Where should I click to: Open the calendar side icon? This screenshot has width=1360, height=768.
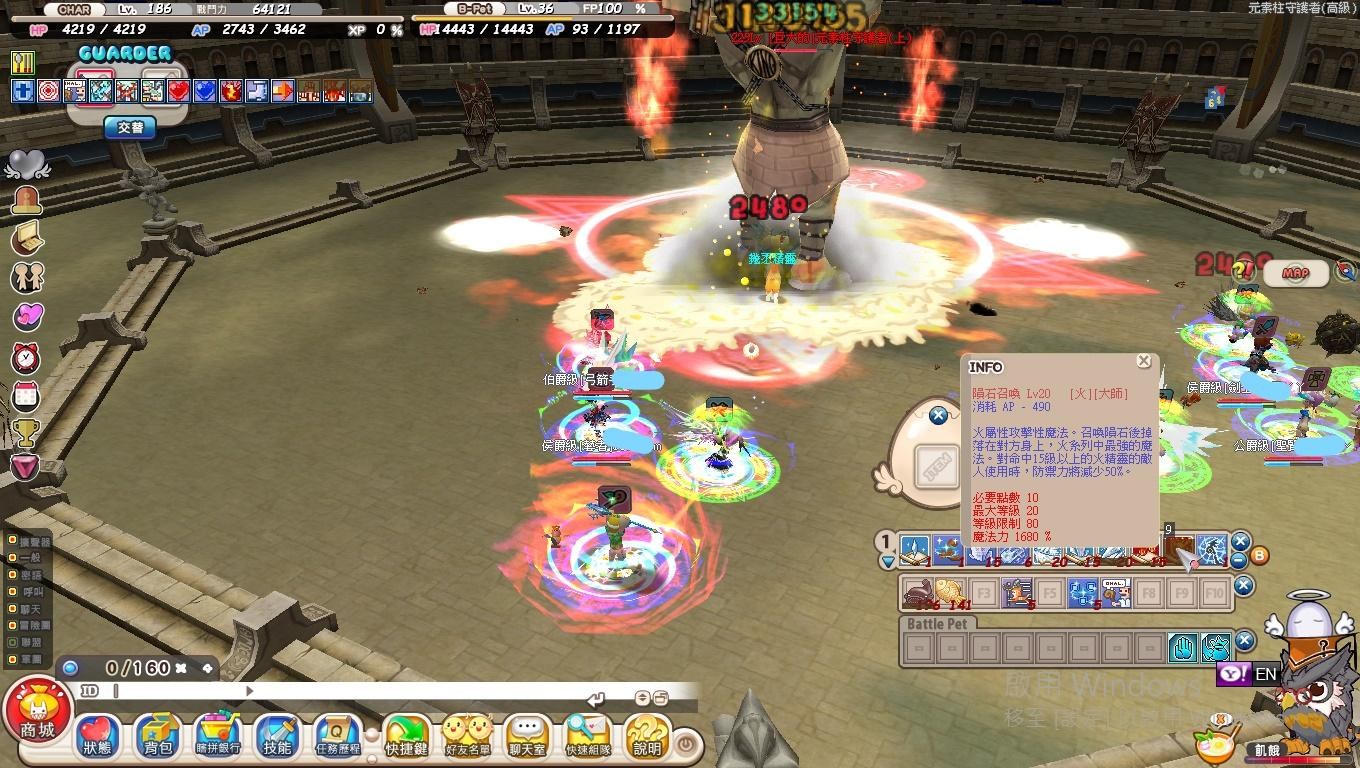(x=26, y=396)
